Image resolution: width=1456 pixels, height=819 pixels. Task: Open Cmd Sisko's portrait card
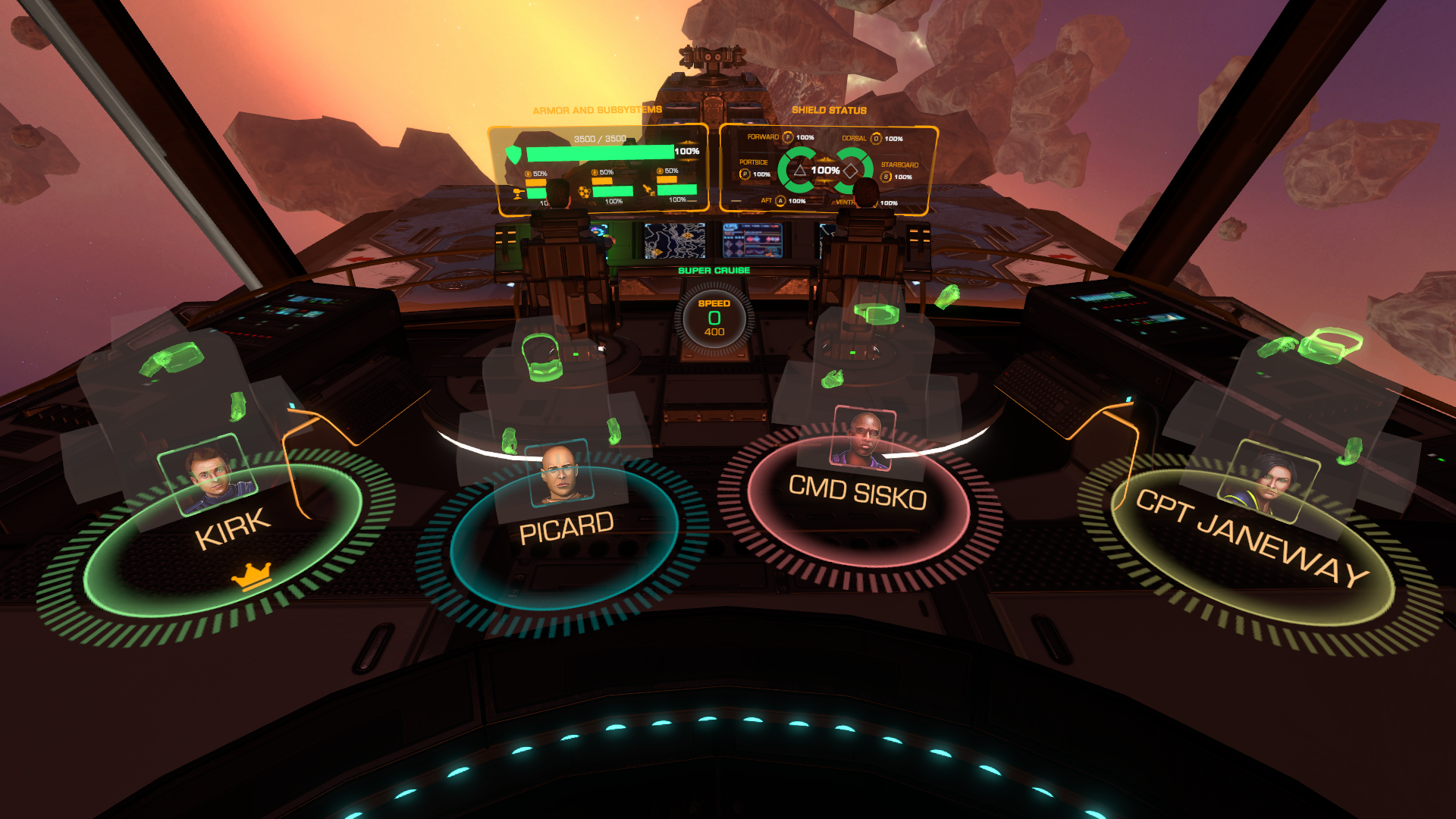pos(864,438)
